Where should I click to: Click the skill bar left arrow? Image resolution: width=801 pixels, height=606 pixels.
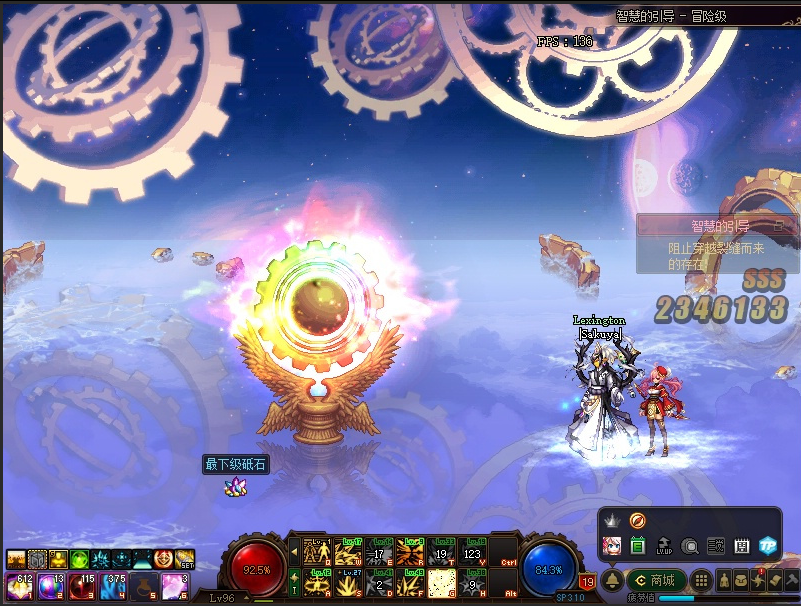tap(294, 551)
